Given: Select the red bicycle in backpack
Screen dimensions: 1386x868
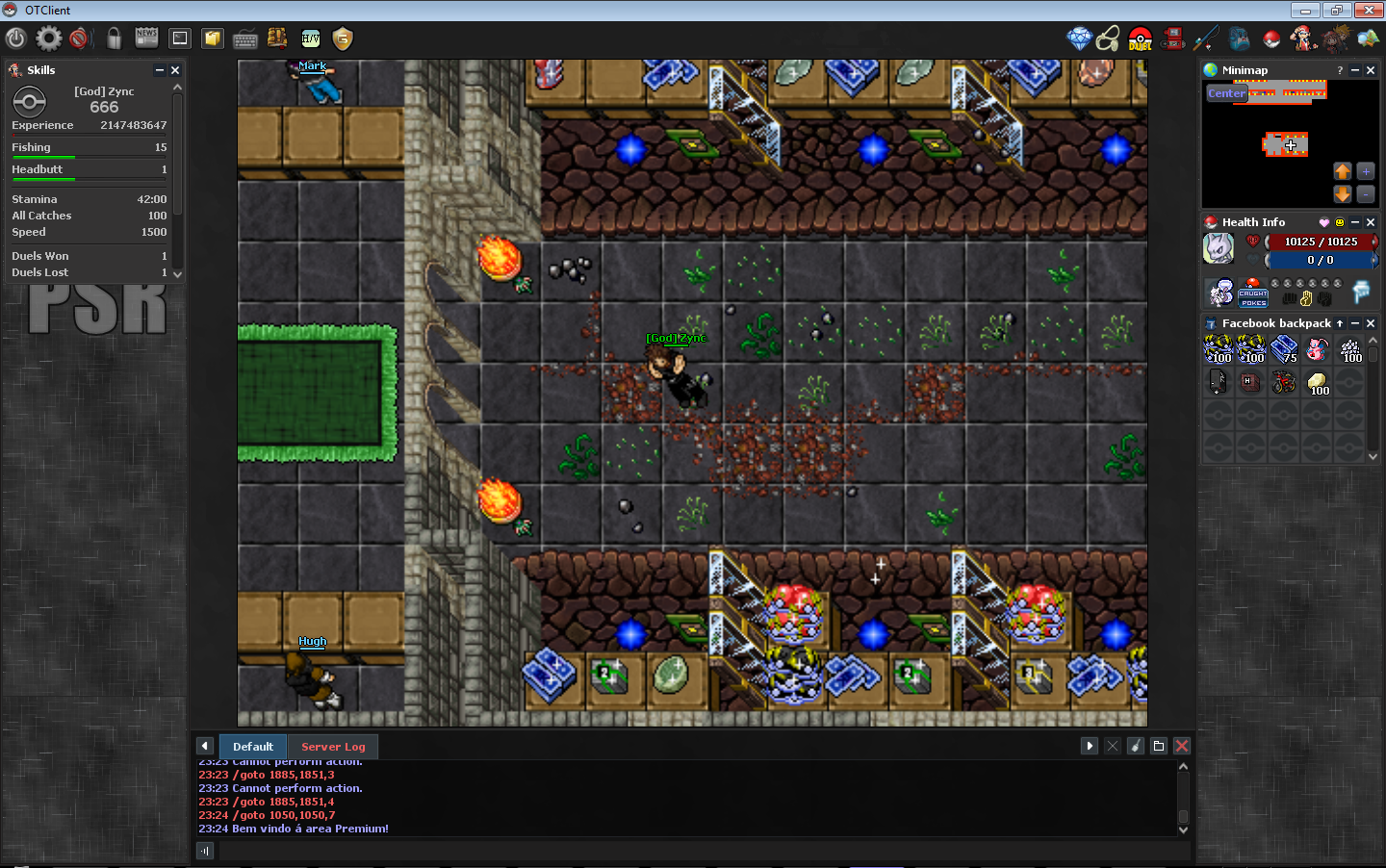Looking at the screenshot, I should click(x=1284, y=382).
